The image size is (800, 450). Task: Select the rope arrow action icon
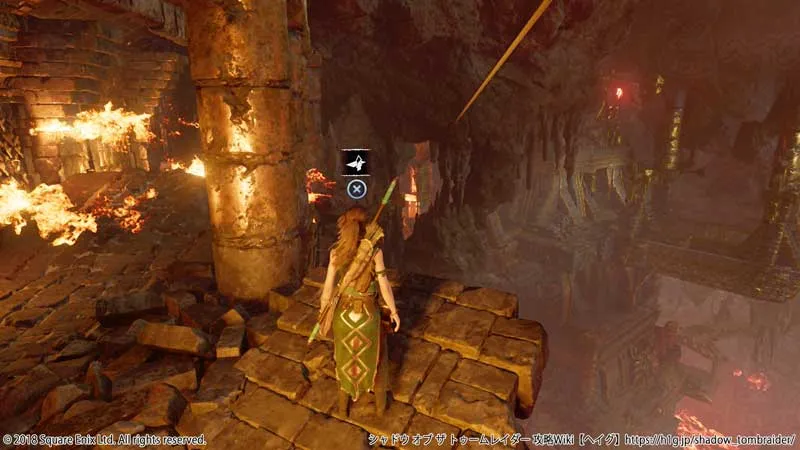(355, 162)
